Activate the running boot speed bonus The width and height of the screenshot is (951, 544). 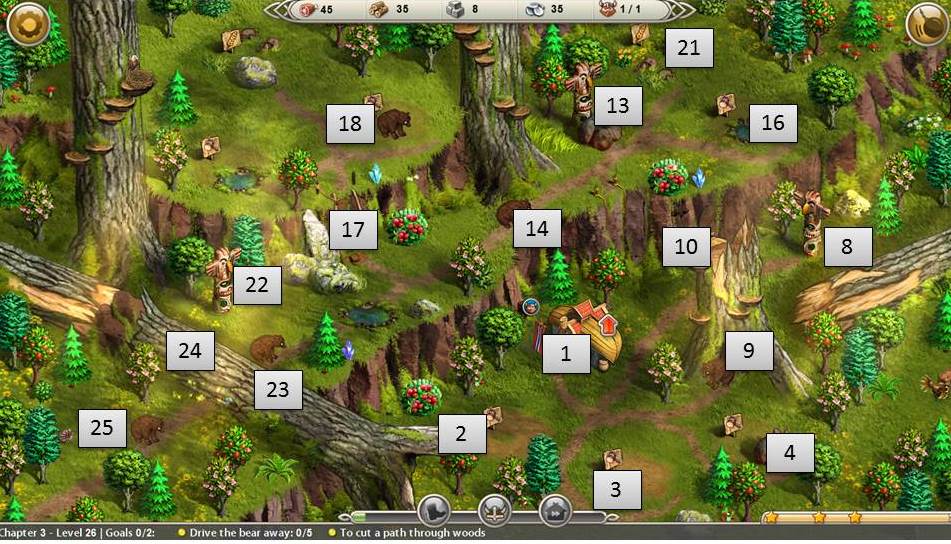(x=435, y=509)
